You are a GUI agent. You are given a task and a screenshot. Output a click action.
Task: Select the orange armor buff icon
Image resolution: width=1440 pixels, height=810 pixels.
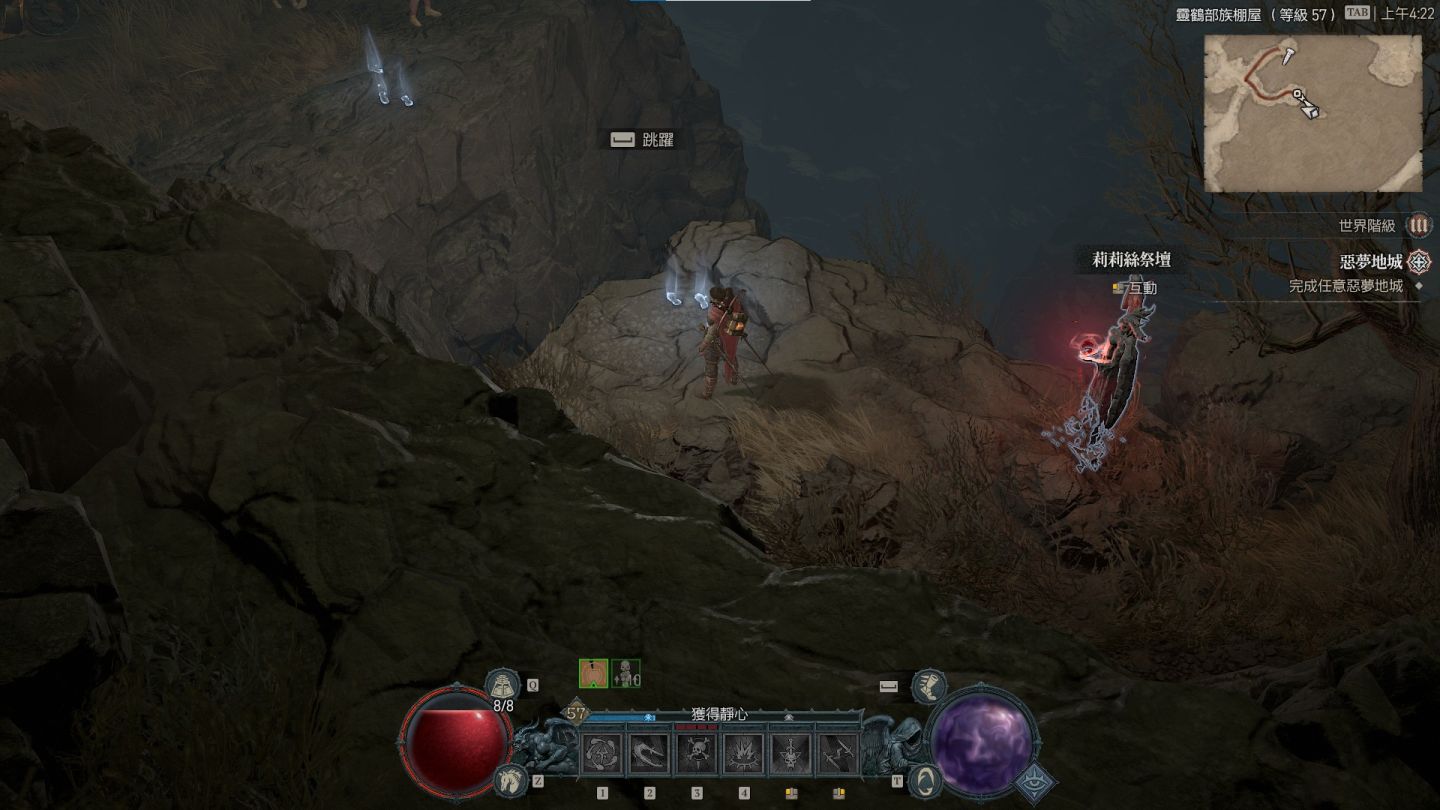pos(593,674)
